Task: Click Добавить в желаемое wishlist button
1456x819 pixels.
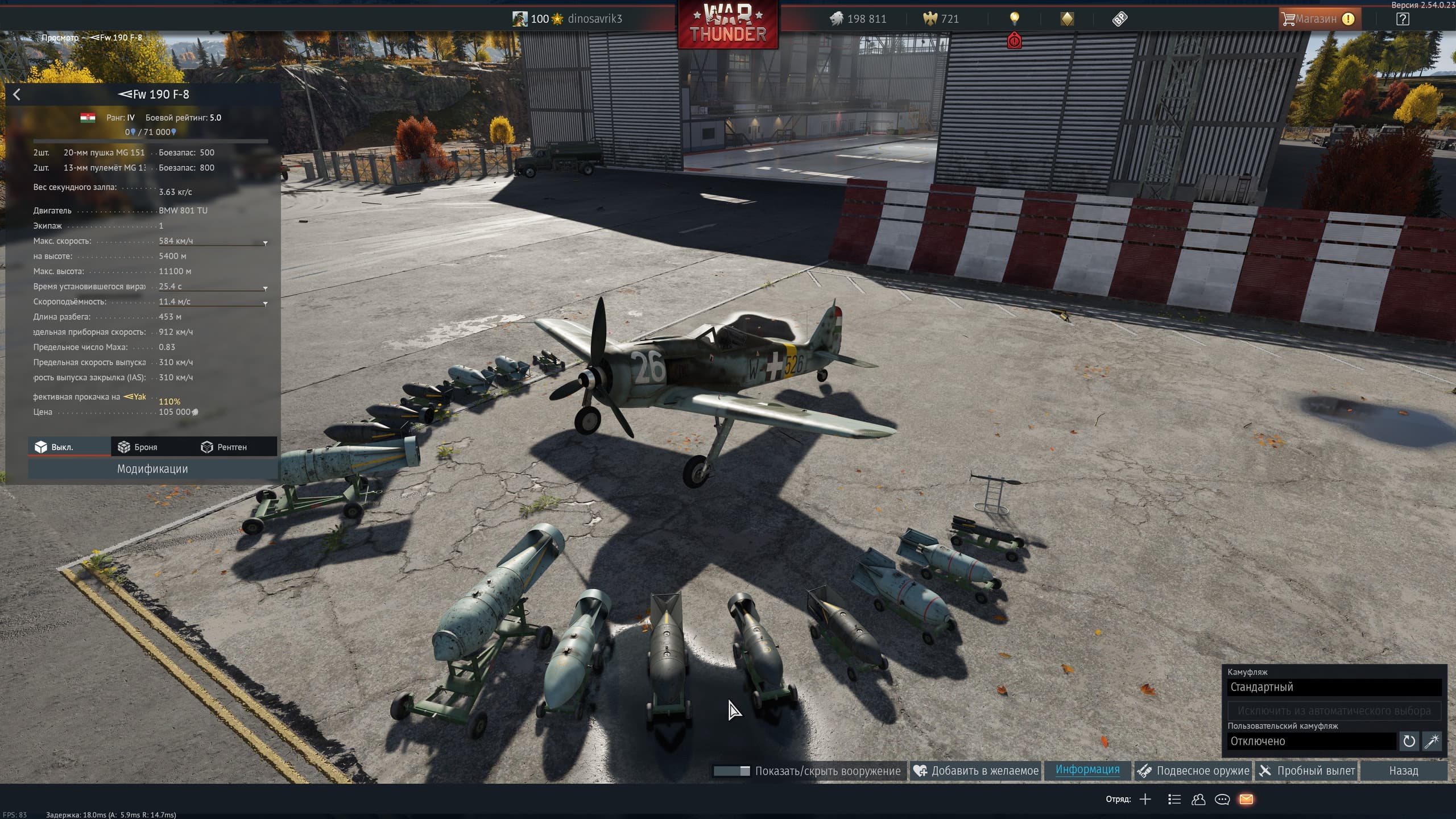Action: [976, 771]
